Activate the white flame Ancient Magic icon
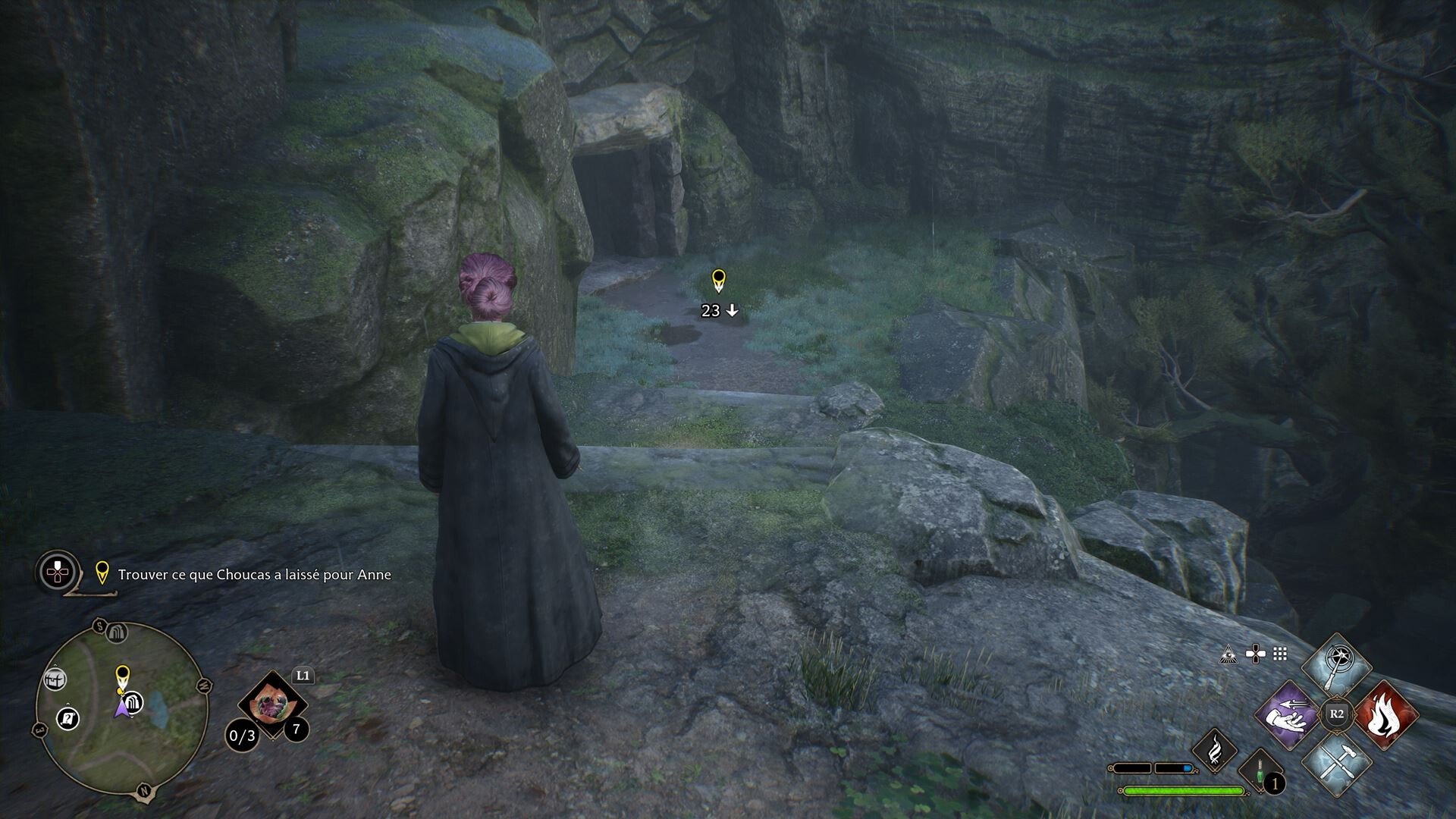 pyautogui.click(x=1215, y=750)
